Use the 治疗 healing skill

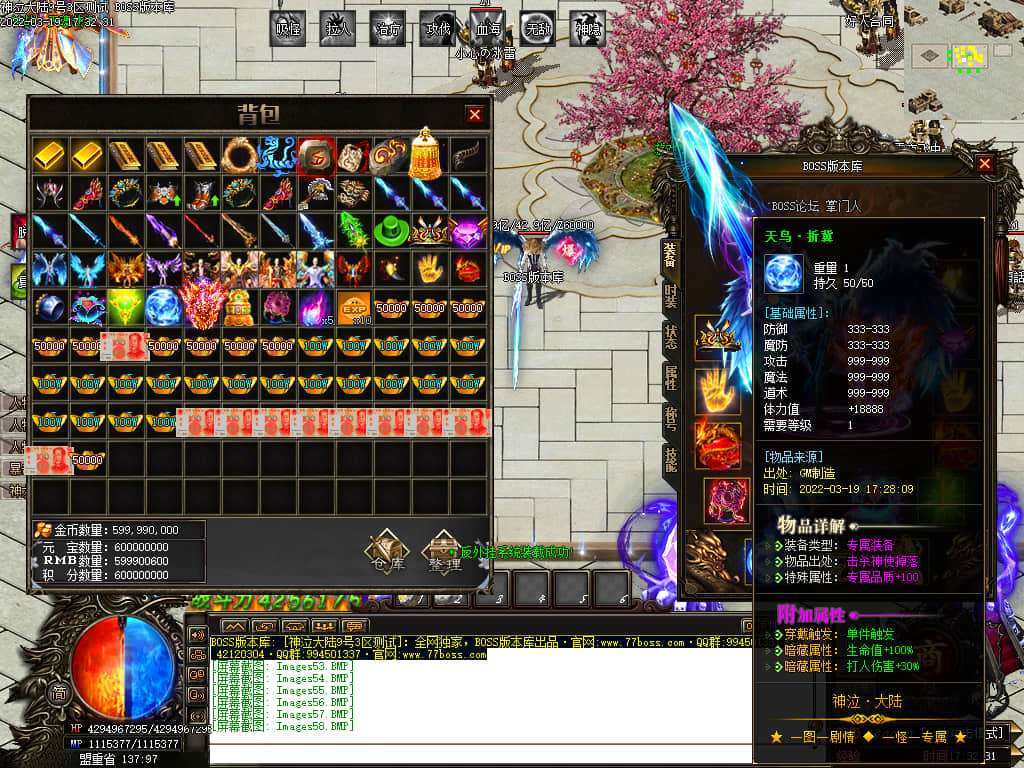(388, 30)
